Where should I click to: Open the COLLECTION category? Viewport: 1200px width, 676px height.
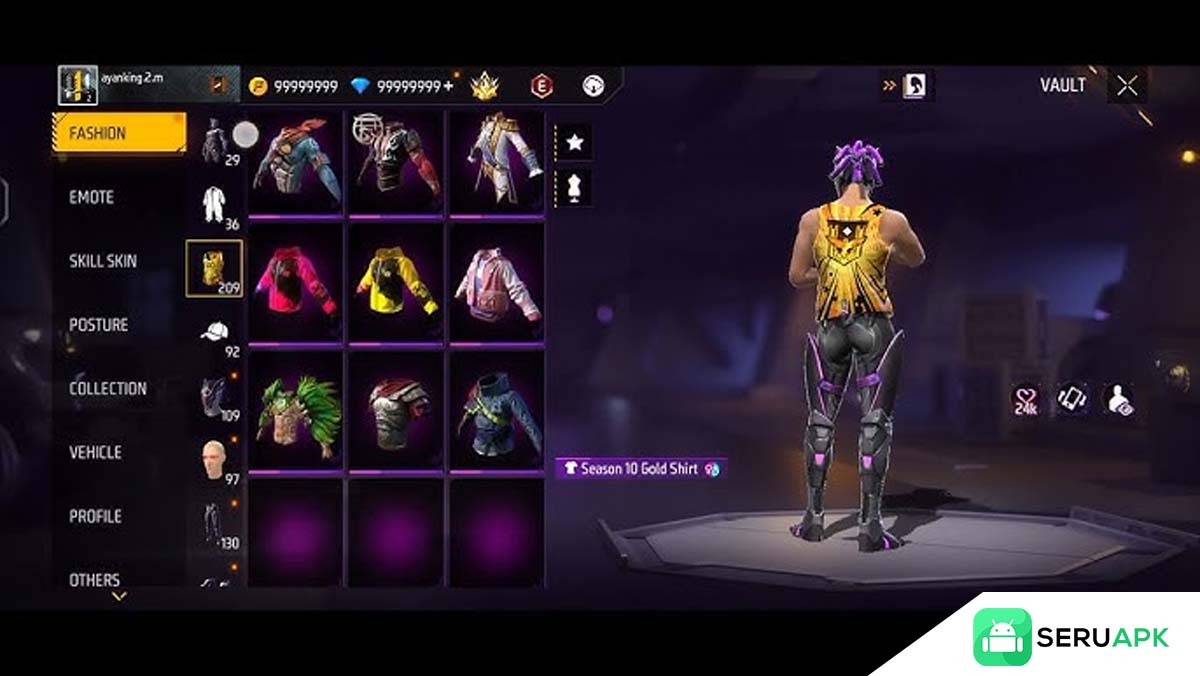[108, 389]
